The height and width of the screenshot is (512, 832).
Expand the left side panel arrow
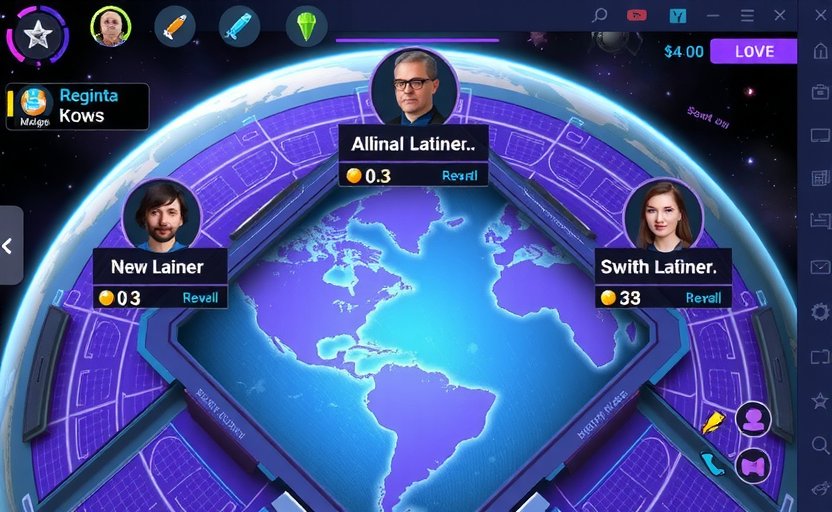point(9,245)
